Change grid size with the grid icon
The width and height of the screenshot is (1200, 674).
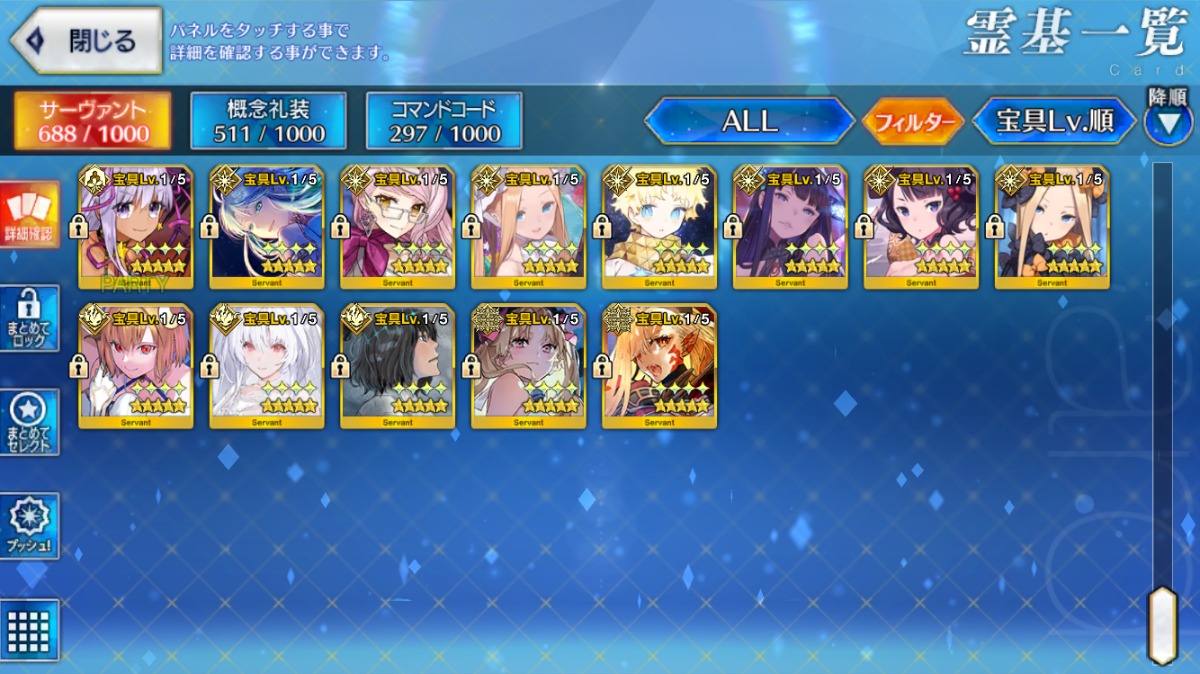click(29, 629)
